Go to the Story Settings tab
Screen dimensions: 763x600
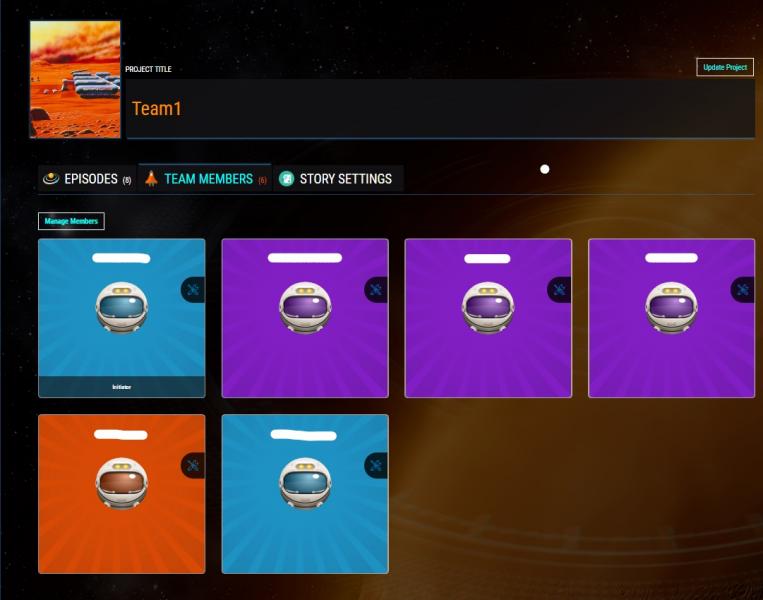click(x=337, y=179)
